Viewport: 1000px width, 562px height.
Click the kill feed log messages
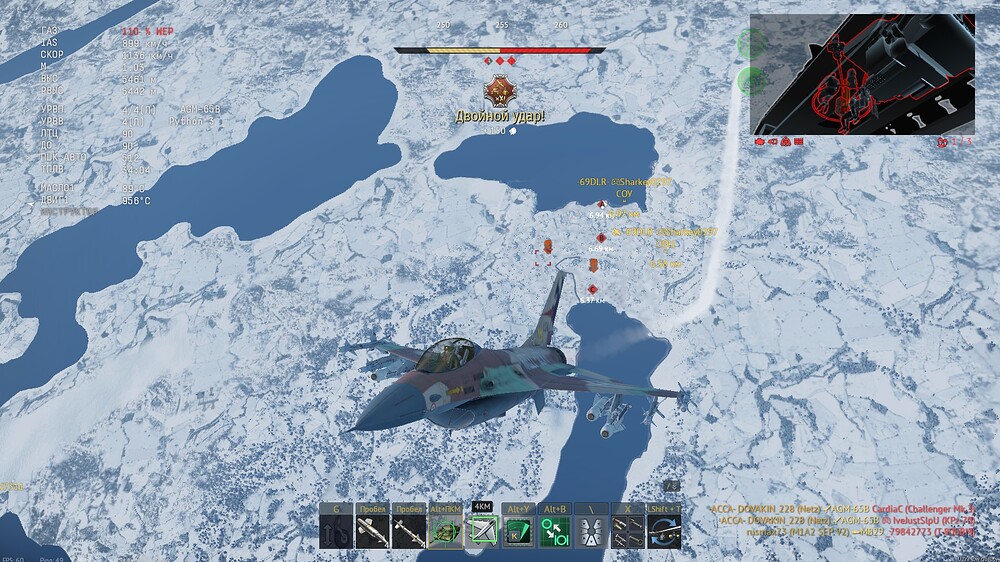tap(847, 520)
